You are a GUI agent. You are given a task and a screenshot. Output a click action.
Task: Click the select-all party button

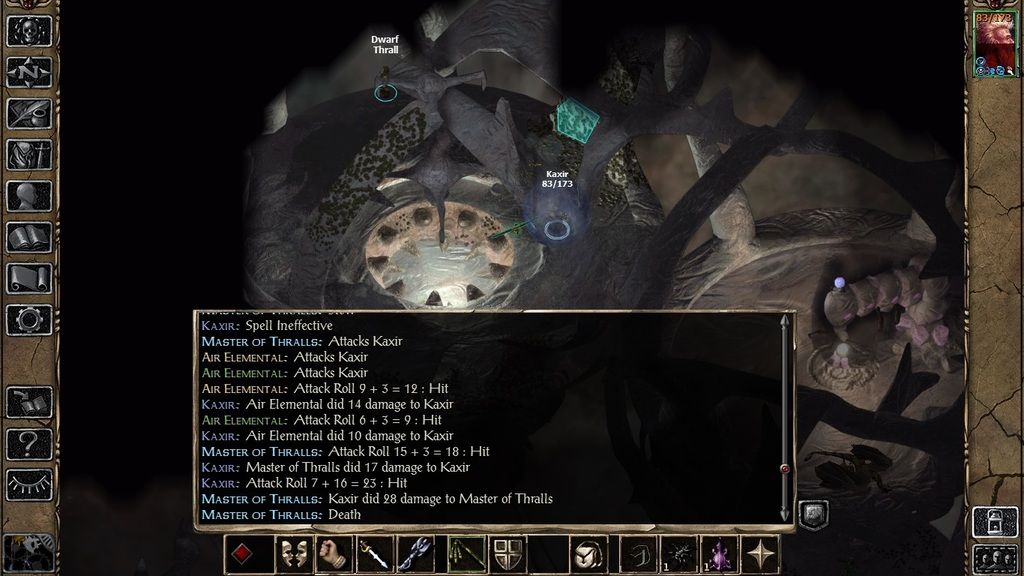pyautogui.click(x=994, y=558)
